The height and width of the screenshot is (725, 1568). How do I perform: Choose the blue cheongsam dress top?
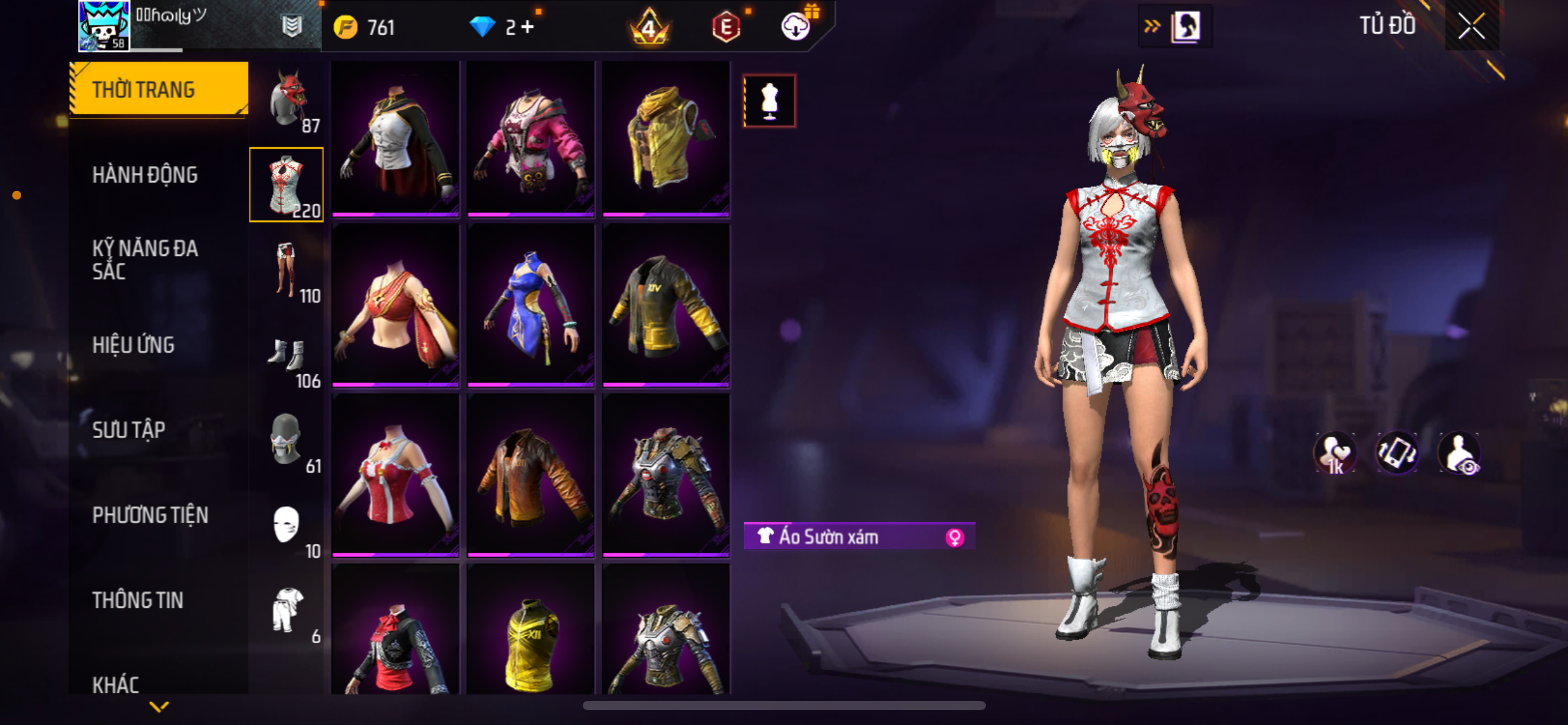pyautogui.click(x=531, y=305)
